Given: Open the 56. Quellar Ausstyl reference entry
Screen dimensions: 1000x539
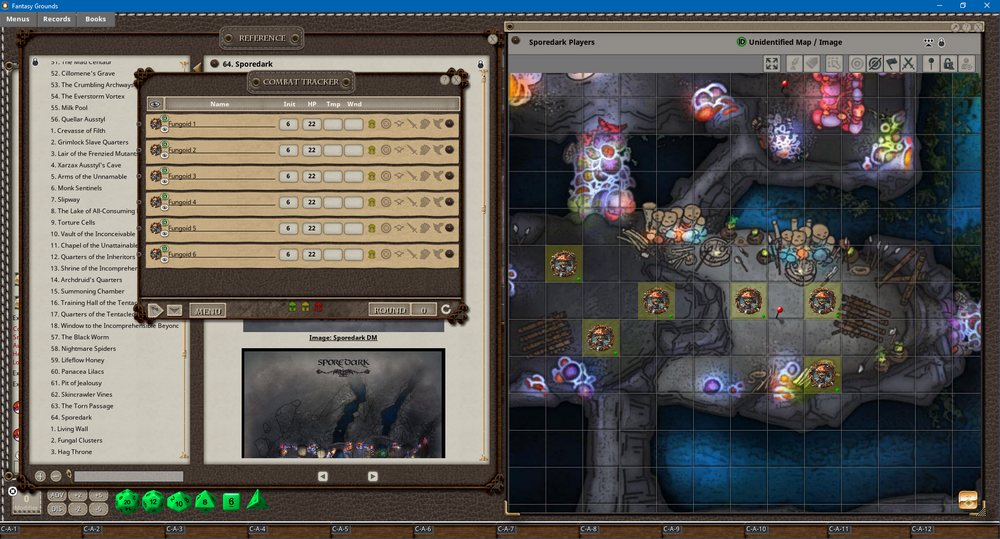Looking at the screenshot, I should tap(84, 119).
